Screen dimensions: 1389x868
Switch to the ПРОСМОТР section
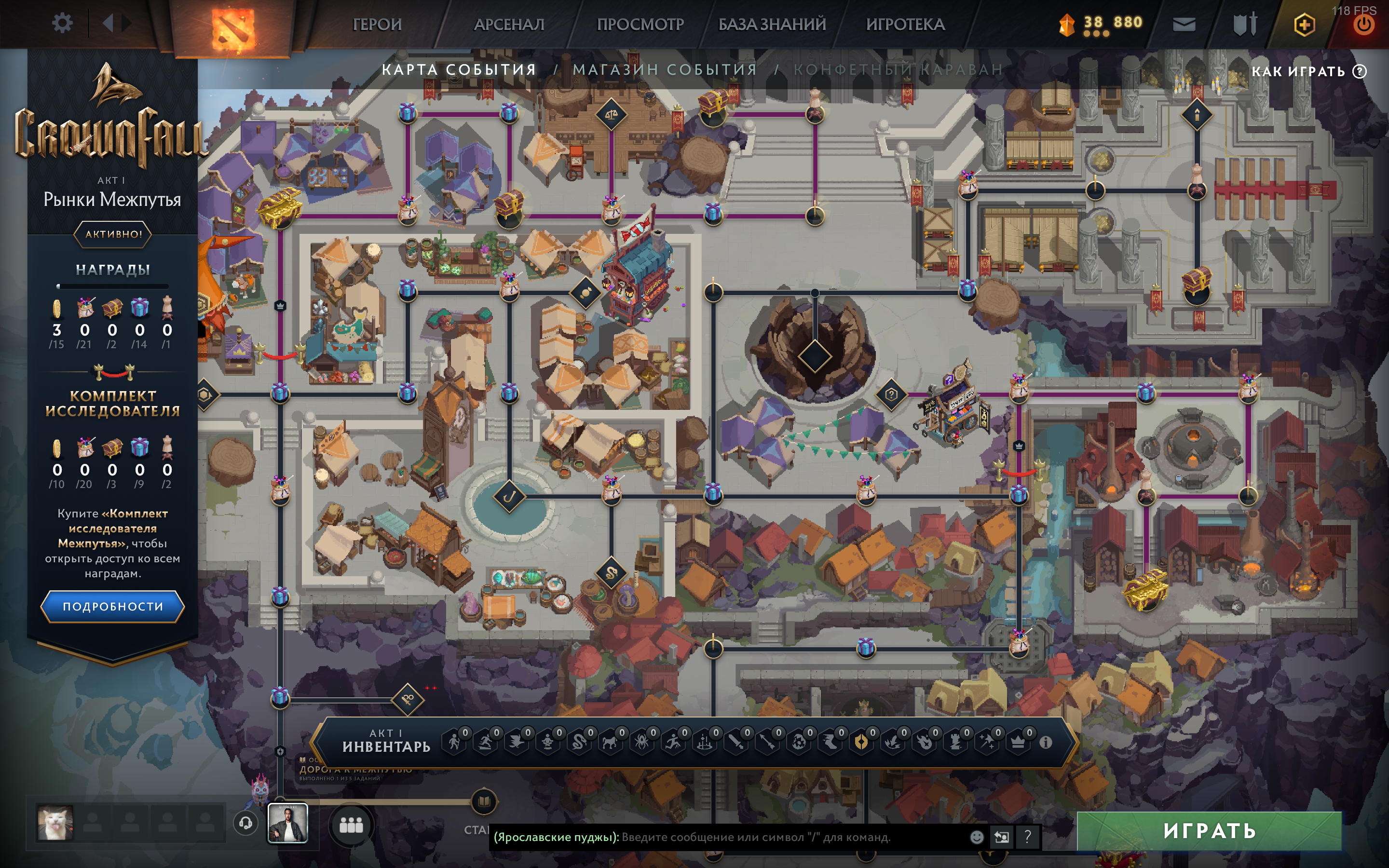pyautogui.click(x=640, y=24)
